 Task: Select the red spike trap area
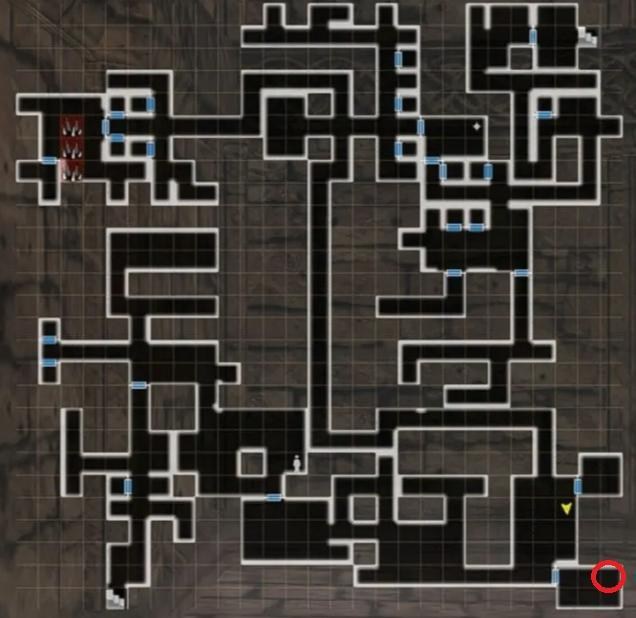point(72,147)
